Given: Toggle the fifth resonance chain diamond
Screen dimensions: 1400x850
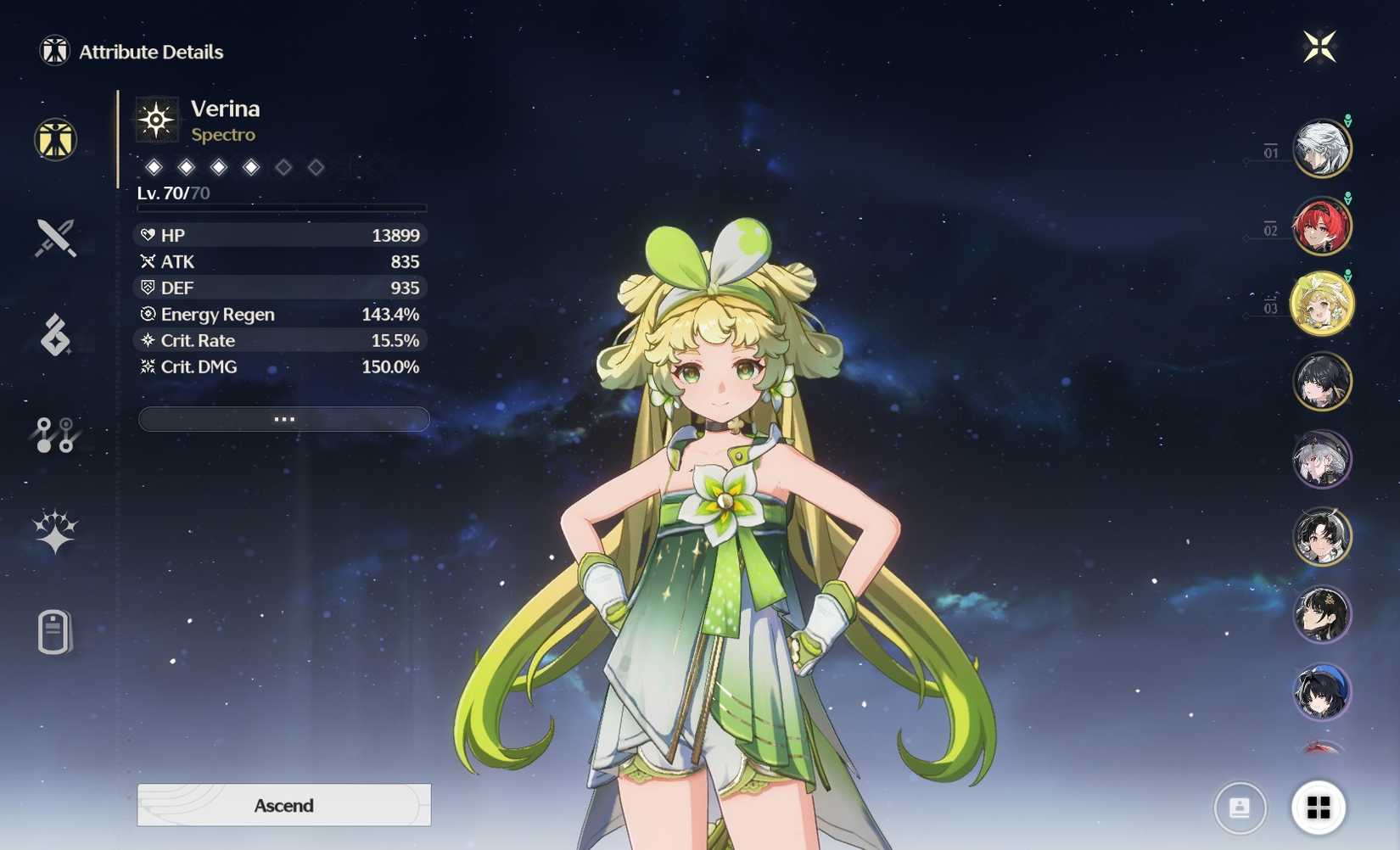Looking at the screenshot, I should point(283,167).
